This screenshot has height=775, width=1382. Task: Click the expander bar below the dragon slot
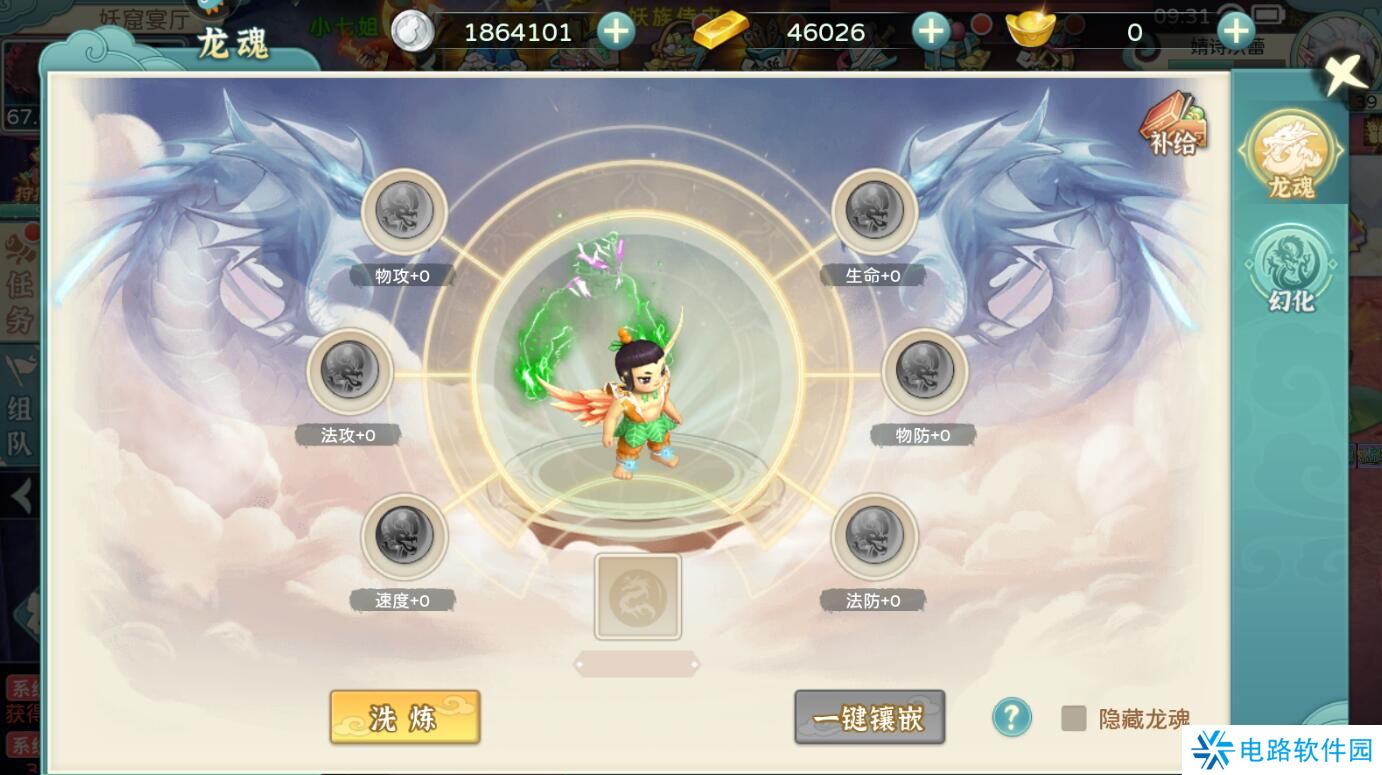point(639,662)
